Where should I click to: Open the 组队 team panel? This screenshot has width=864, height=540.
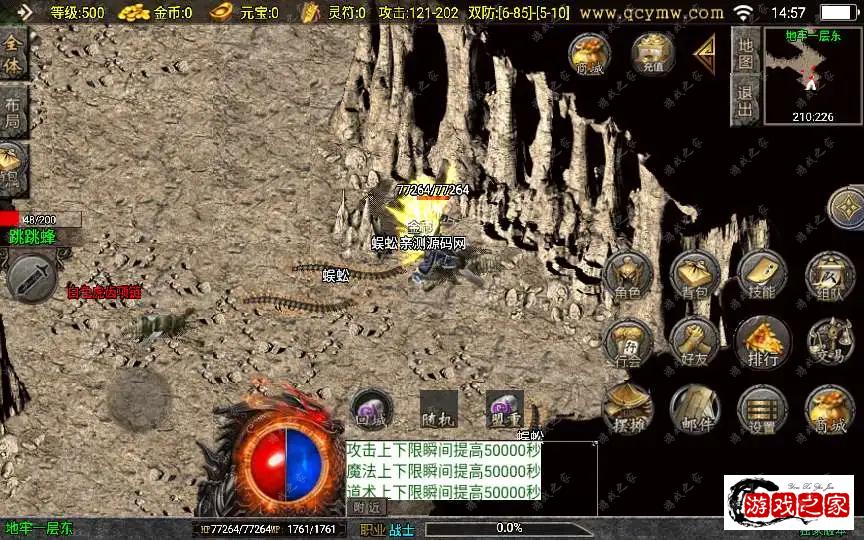click(829, 275)
